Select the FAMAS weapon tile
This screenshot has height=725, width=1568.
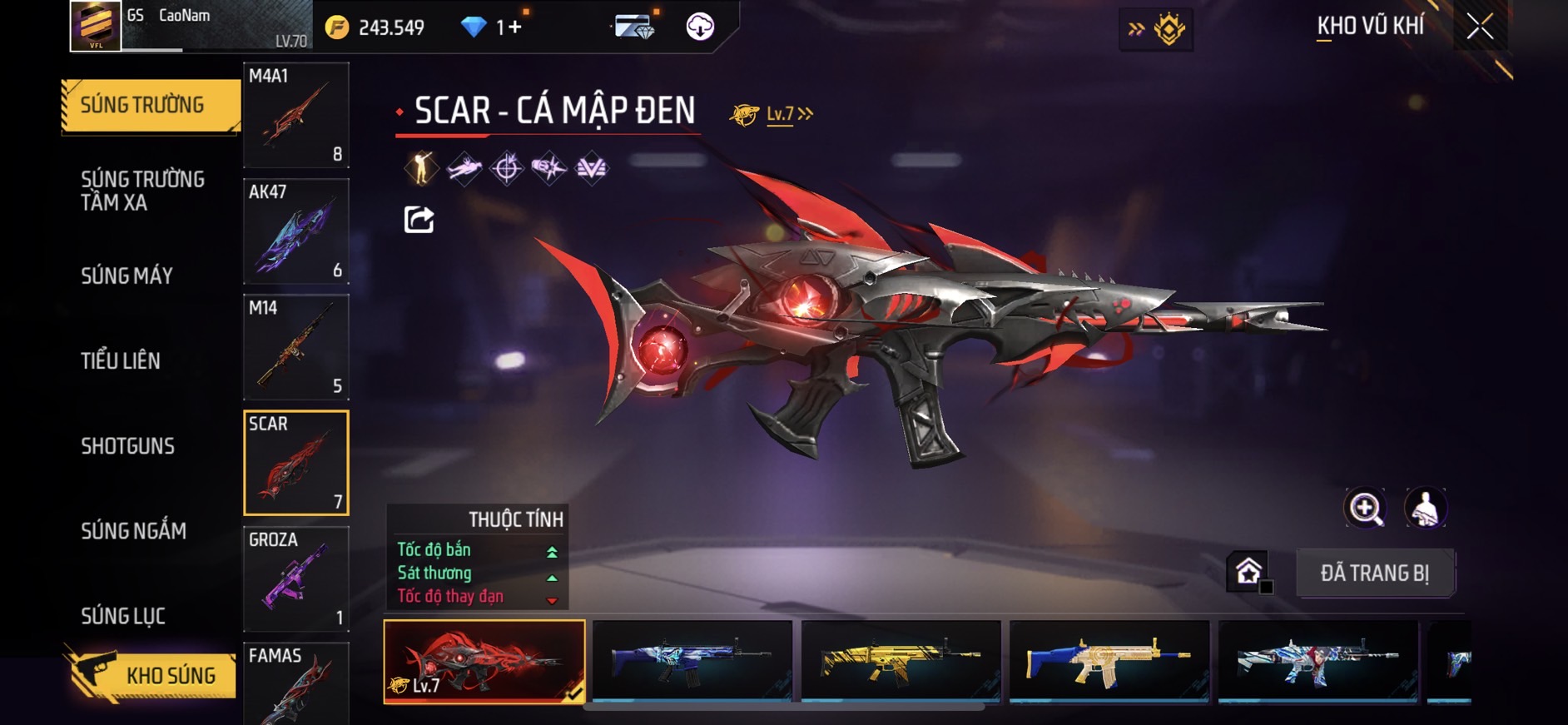pos(295,684)
